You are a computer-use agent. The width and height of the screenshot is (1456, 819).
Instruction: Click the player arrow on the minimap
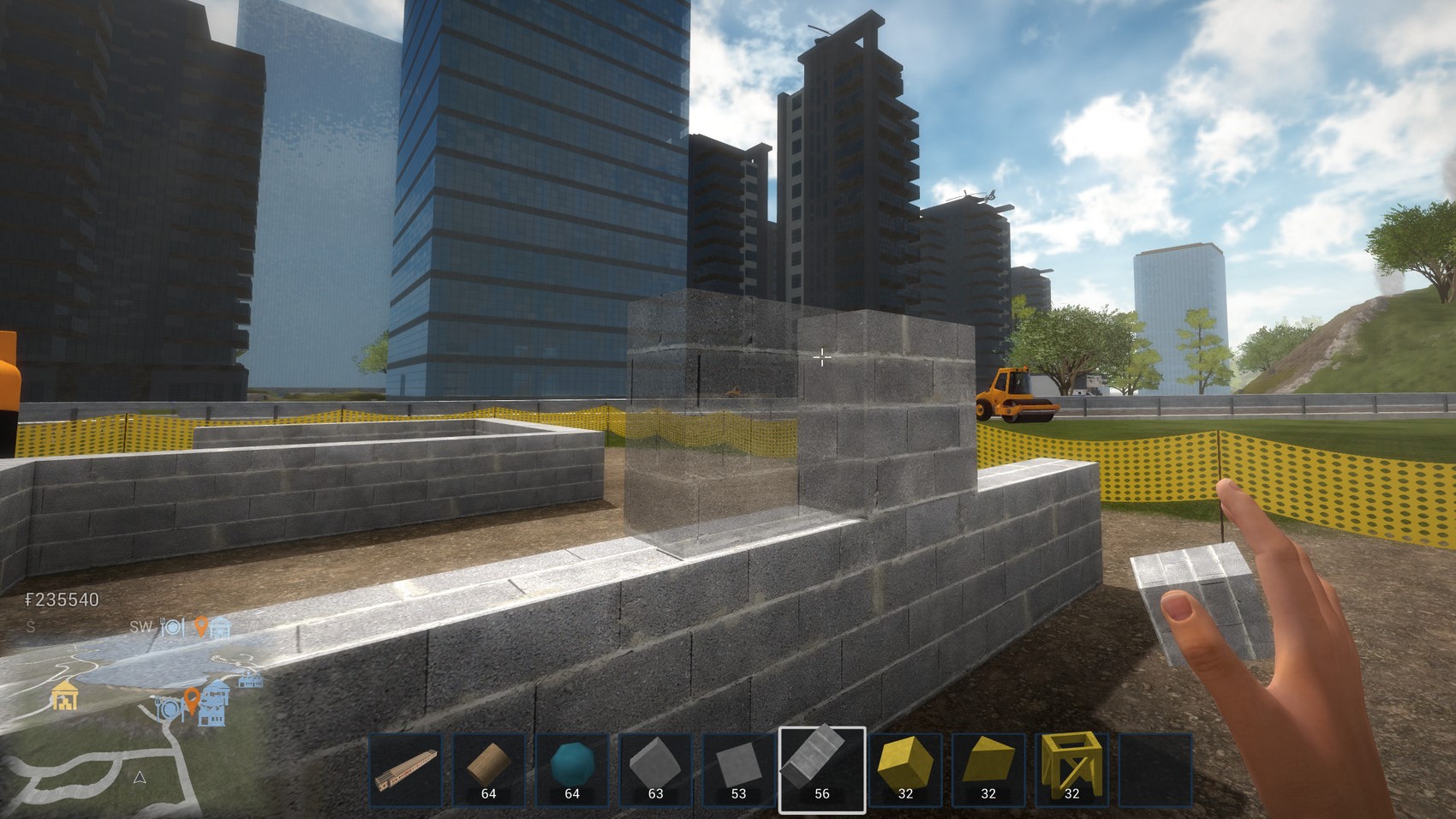pos(140,778)
